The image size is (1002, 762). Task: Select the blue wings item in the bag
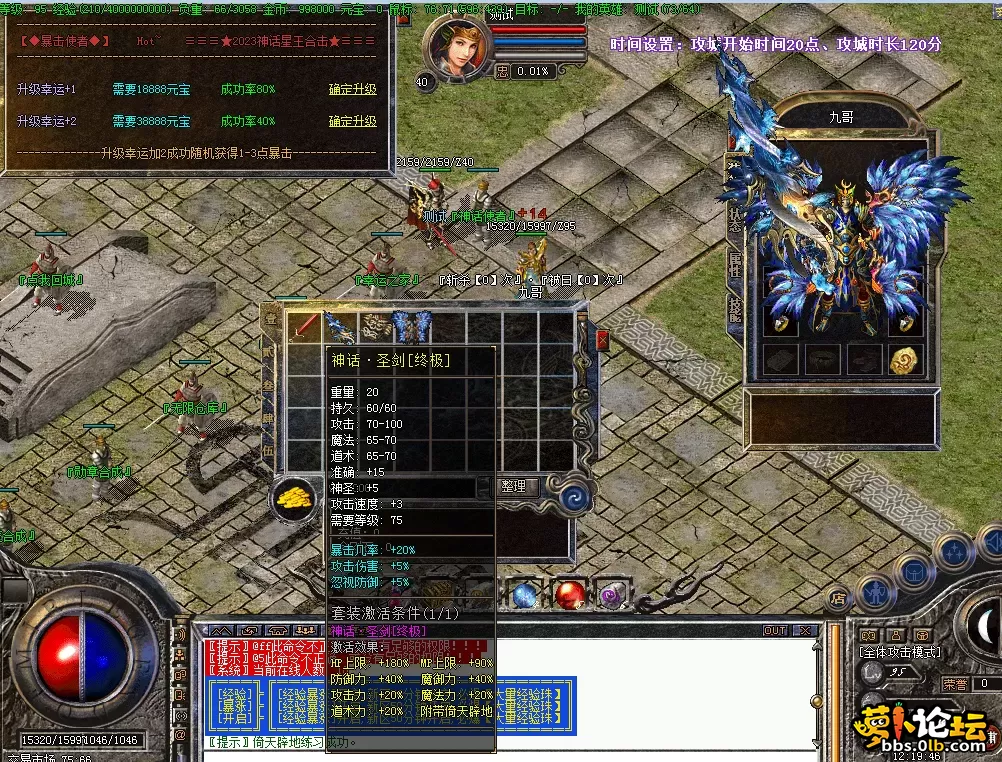click(x=410, y=327)
